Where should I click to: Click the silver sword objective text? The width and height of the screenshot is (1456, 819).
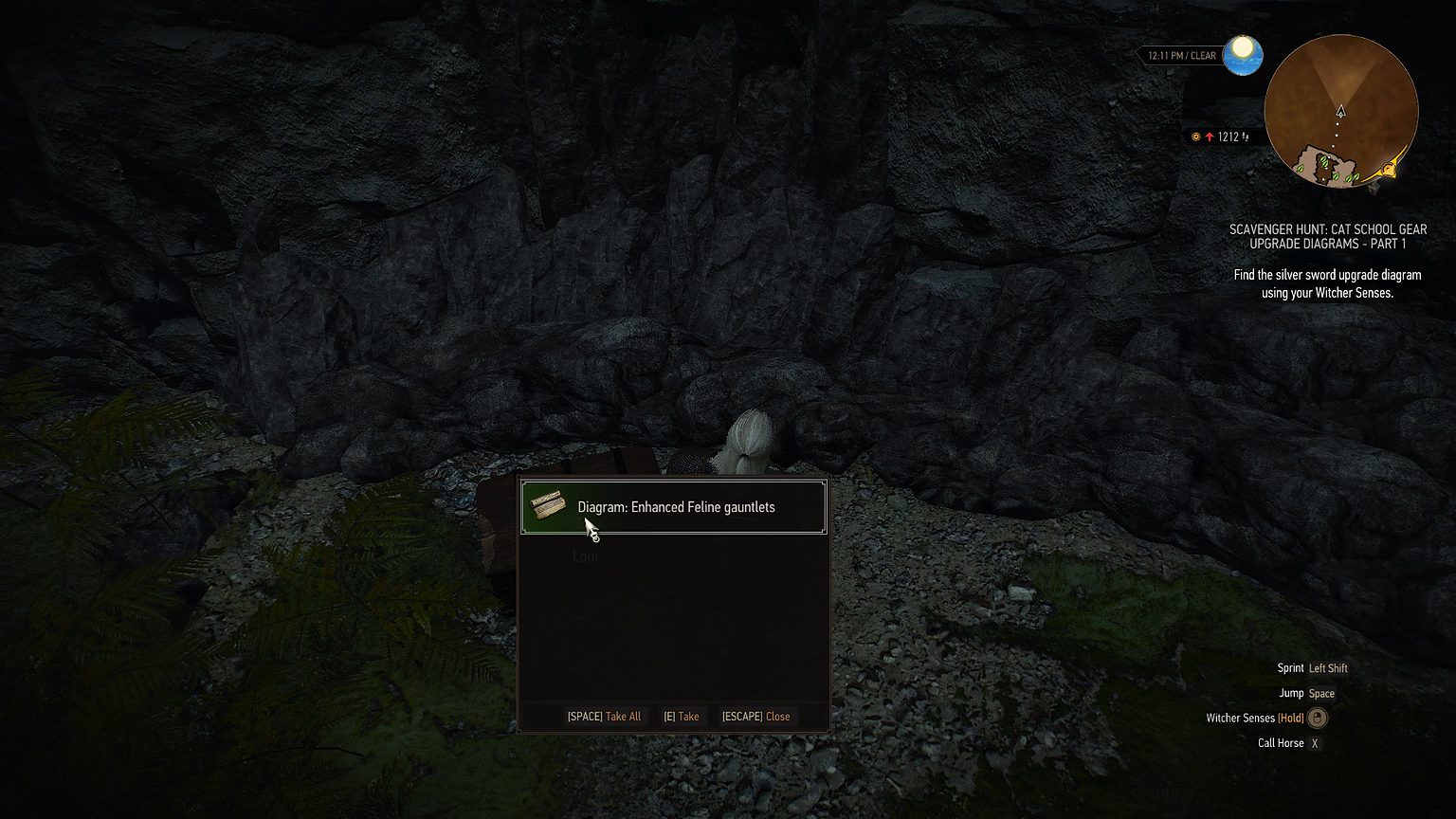(1327, 283)
